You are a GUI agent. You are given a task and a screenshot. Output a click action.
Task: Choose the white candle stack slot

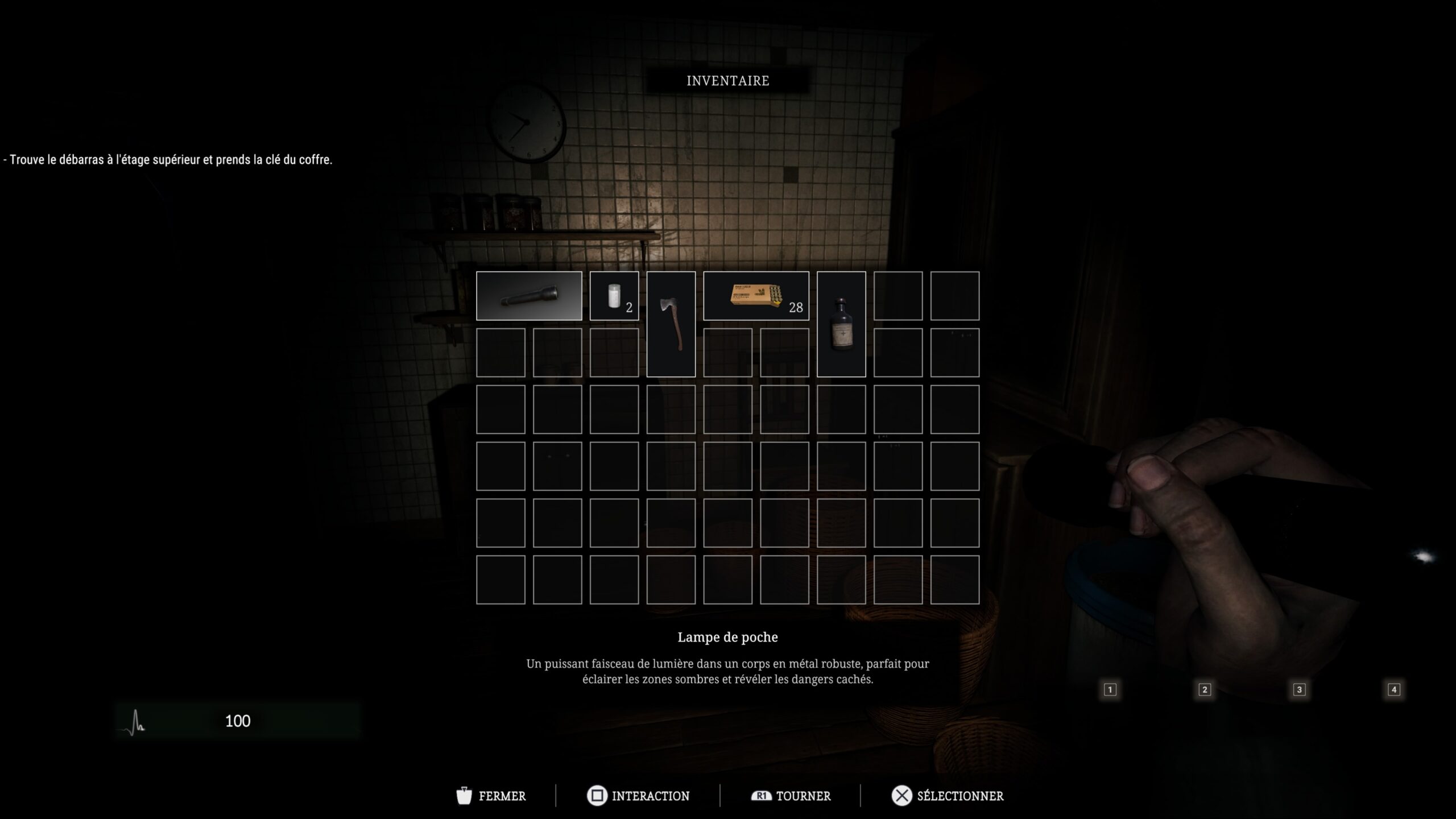click(x=614, y=296)
